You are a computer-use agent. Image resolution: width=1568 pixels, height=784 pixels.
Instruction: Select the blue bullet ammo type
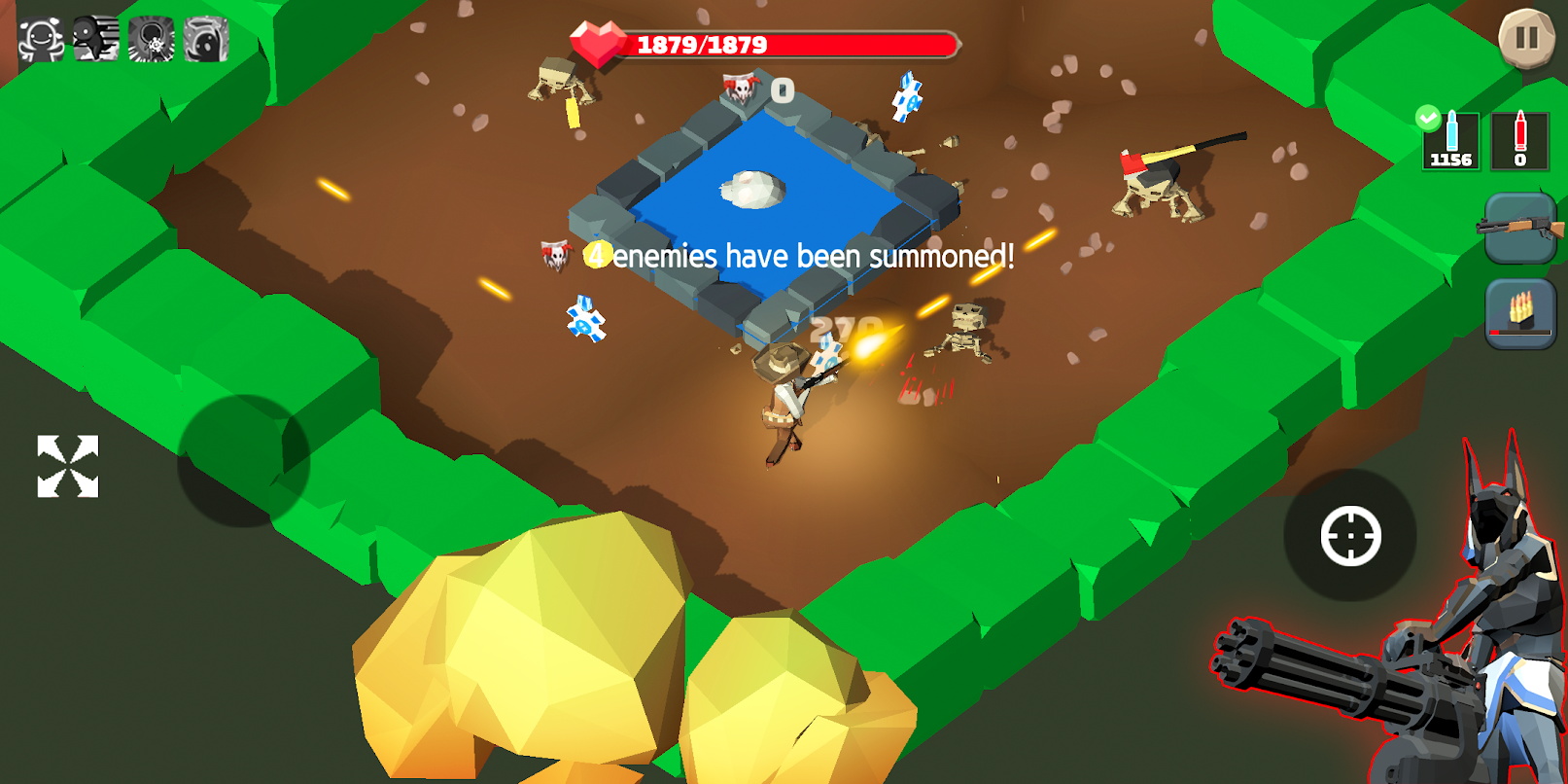[x=1450, y=141]
